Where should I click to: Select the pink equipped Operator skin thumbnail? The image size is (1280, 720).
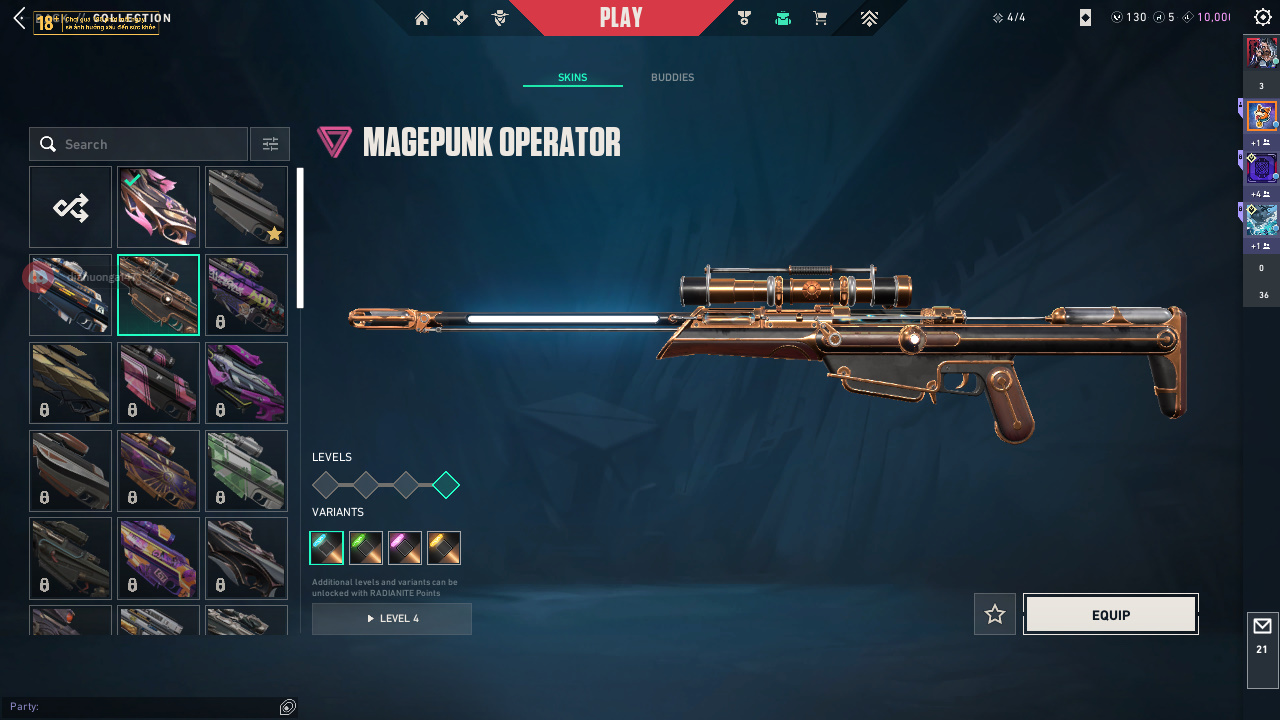158,207
